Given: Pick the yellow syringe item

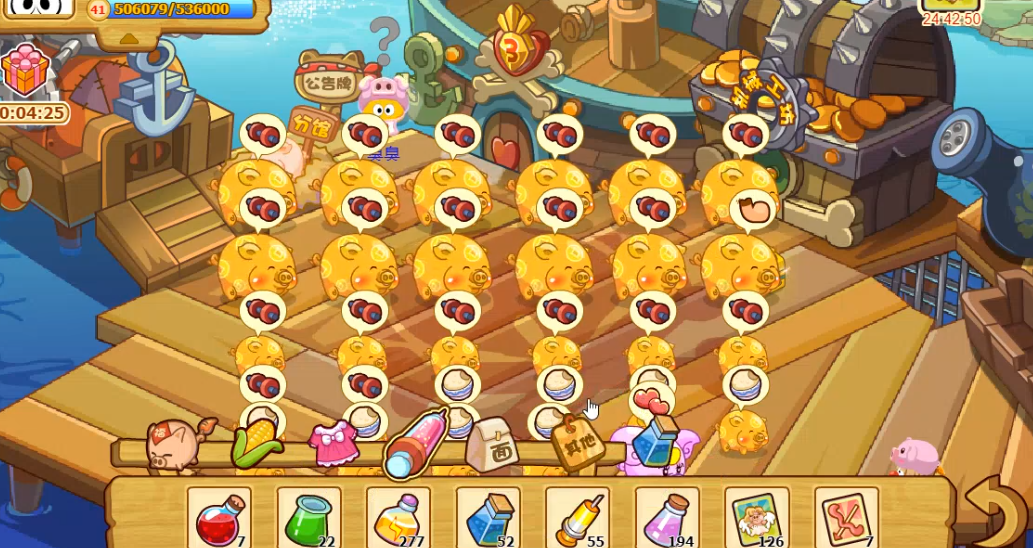Looking at the screenshot, I should (577, 518).
